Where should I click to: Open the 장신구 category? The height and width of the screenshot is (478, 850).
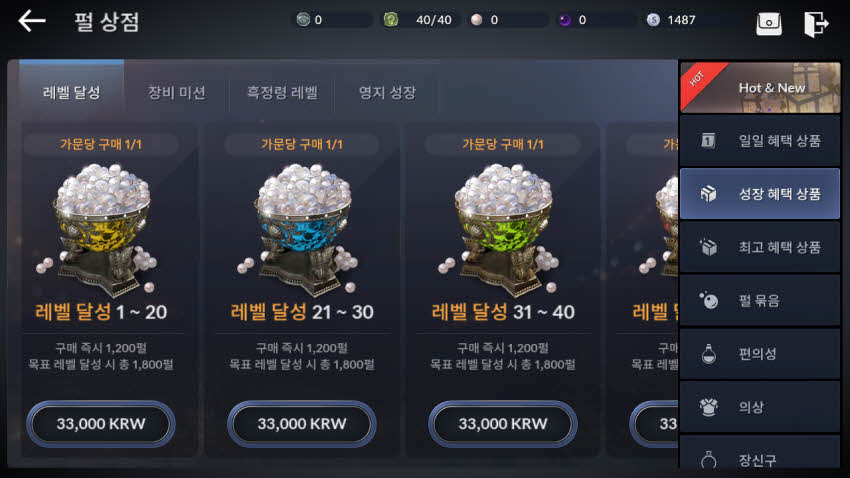[x=760, y=457]
